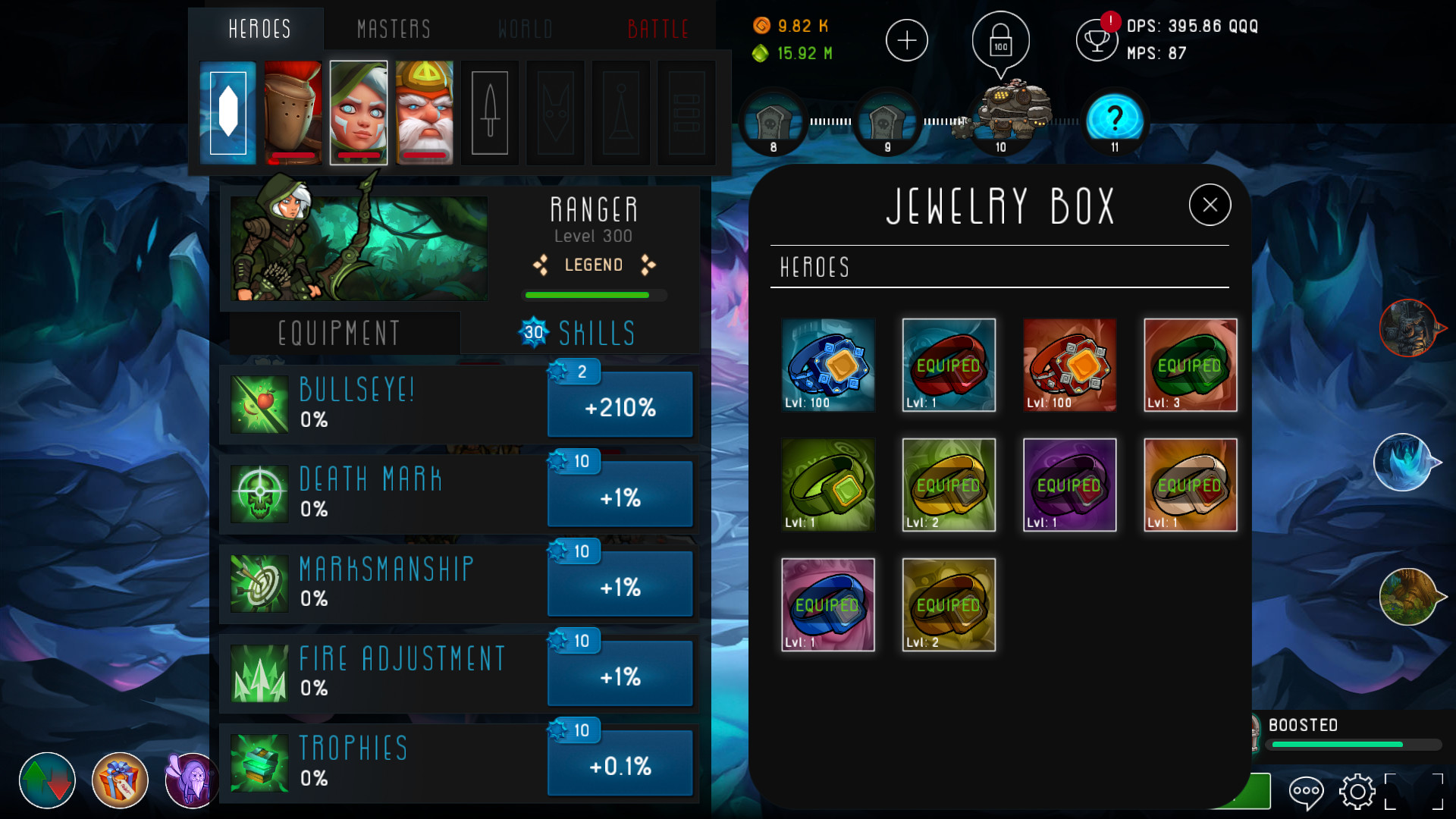Click the green up/down arrows icon

click(x=47, y=780)
